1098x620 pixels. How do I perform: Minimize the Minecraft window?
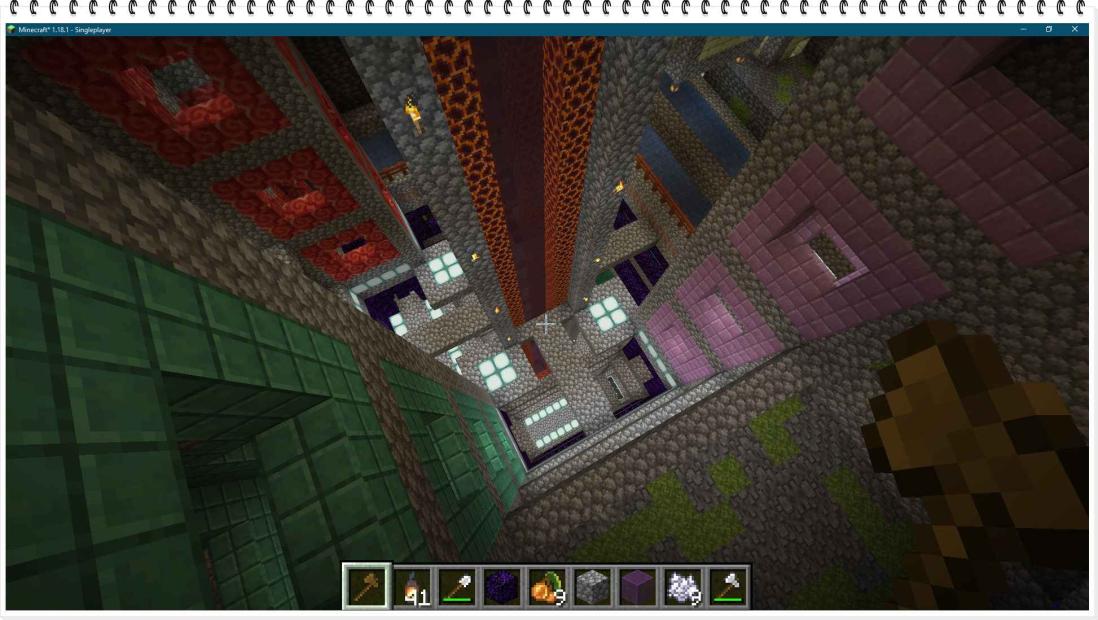(x=1023, y=29)
